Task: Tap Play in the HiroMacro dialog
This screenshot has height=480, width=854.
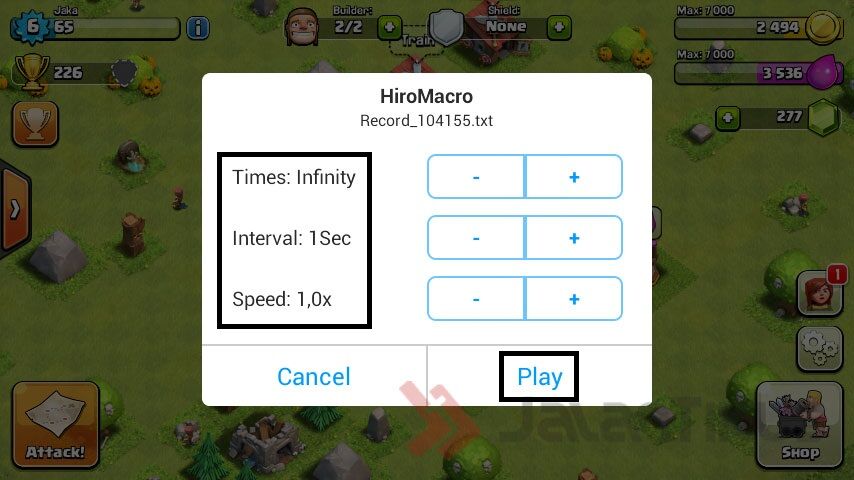Action: point(539,377)
